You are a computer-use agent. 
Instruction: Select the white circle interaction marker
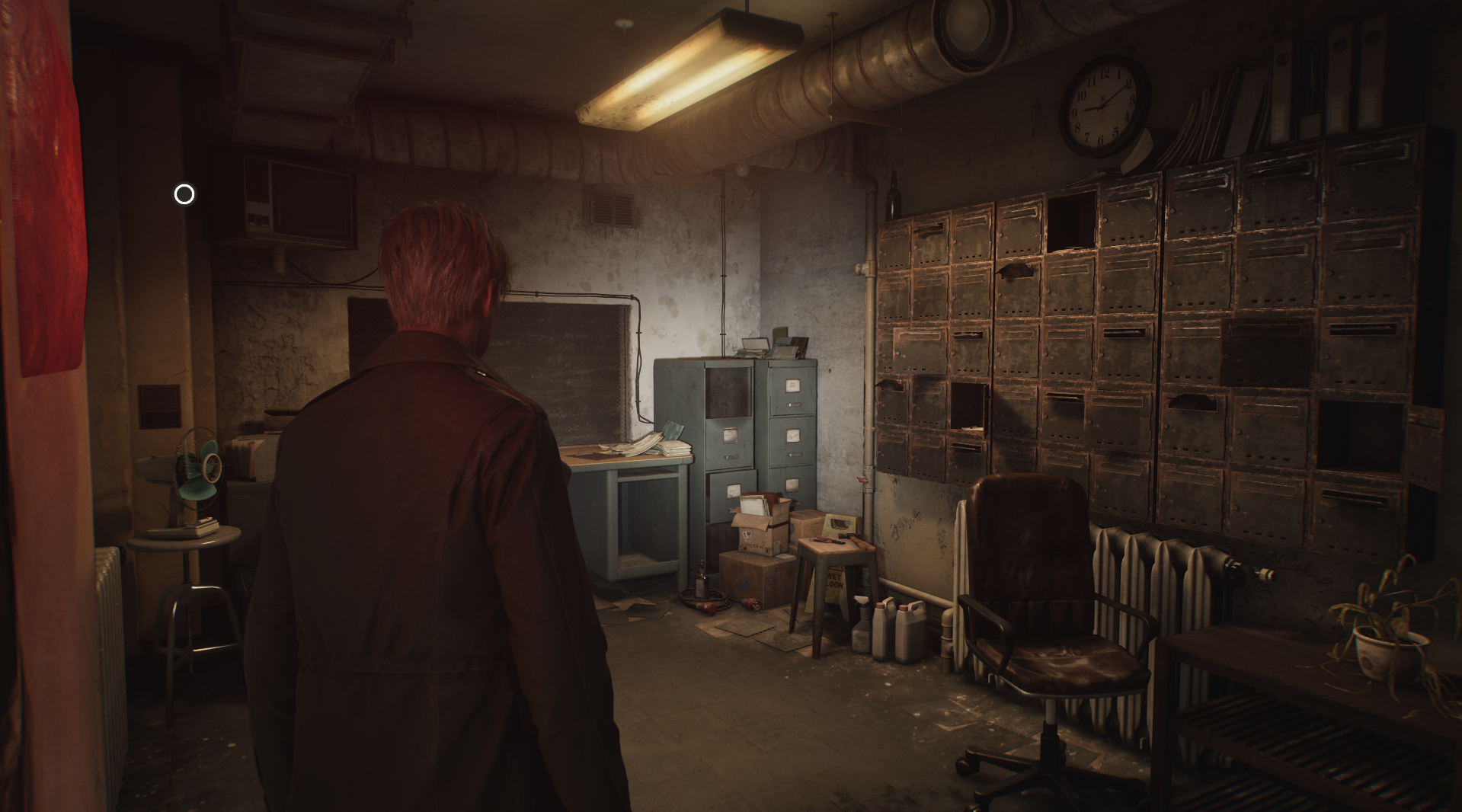(x=184, y=195)
